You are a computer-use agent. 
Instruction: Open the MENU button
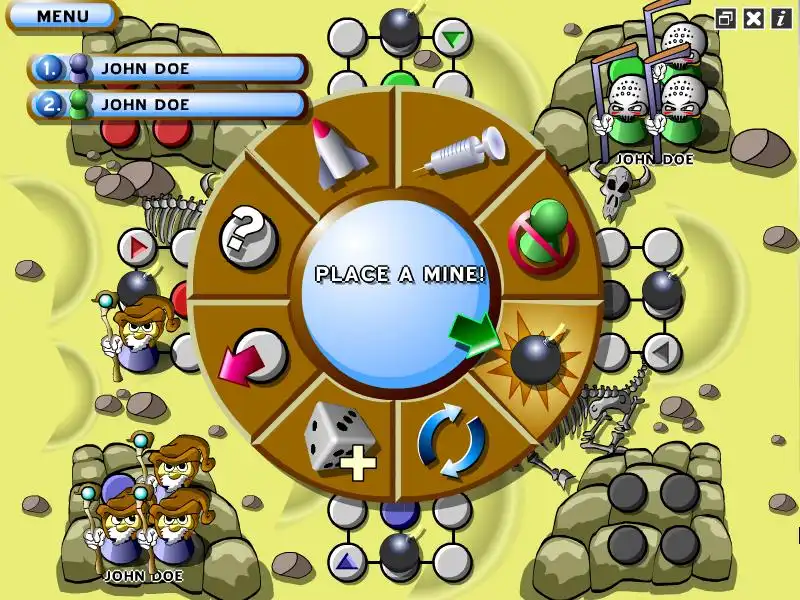pos(62,16)
